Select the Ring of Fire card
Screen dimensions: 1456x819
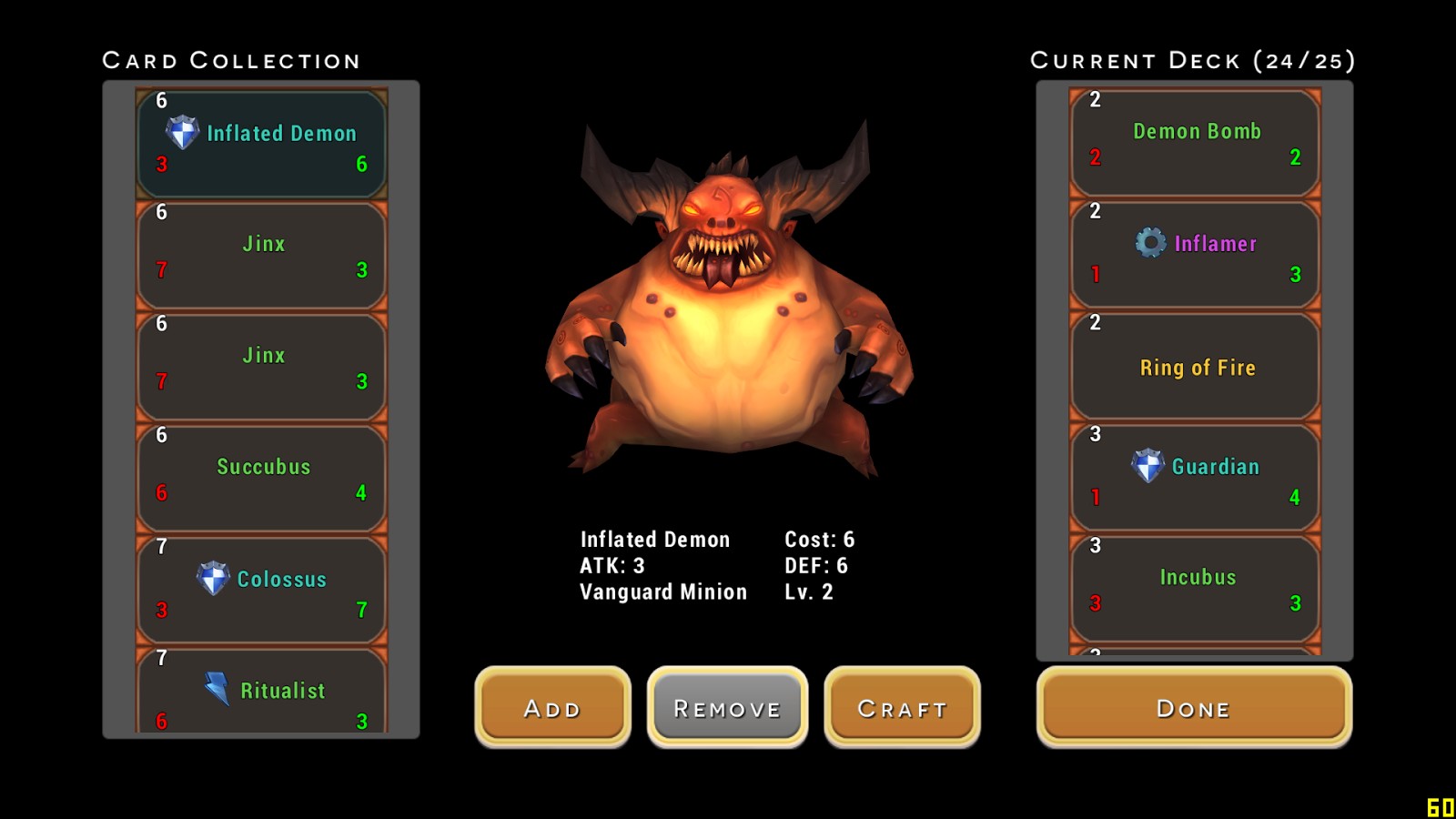pos(1195,367)
